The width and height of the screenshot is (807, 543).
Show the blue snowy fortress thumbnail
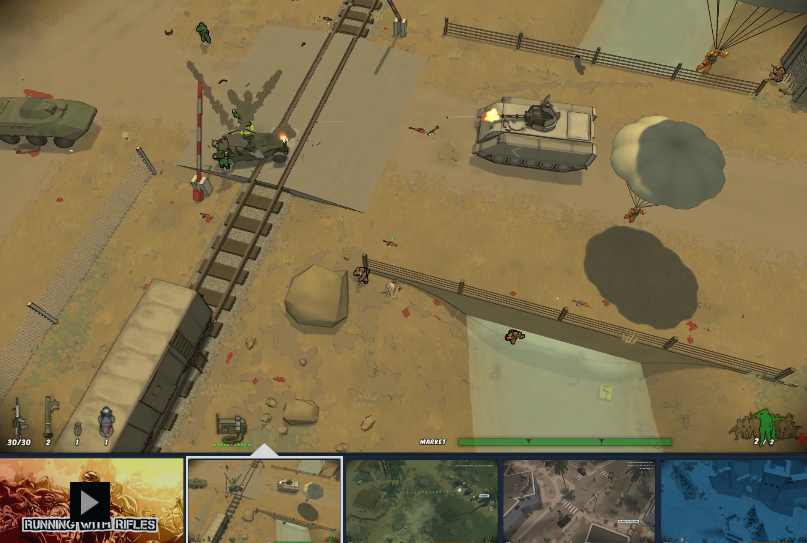pos(734,500)
